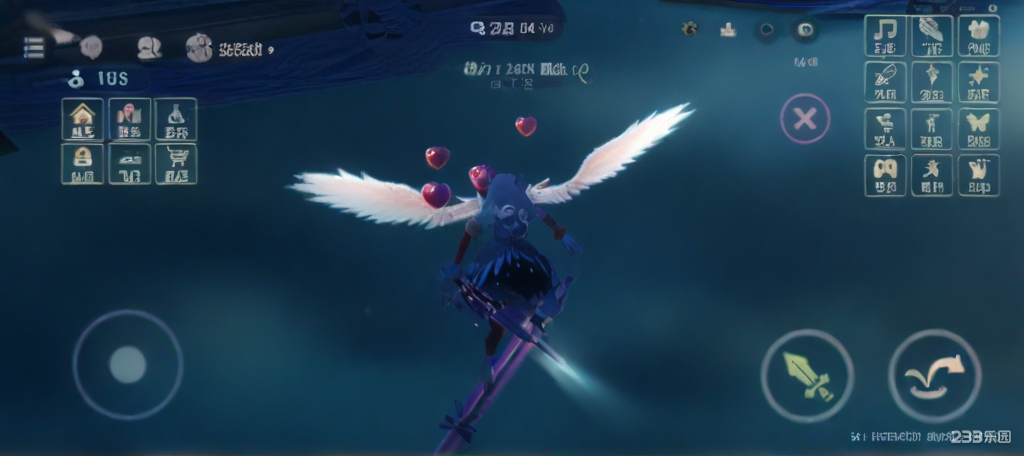Open the backpack icon tile
This screenshot has height=456, width=1024.
click(x=82, y=164)
